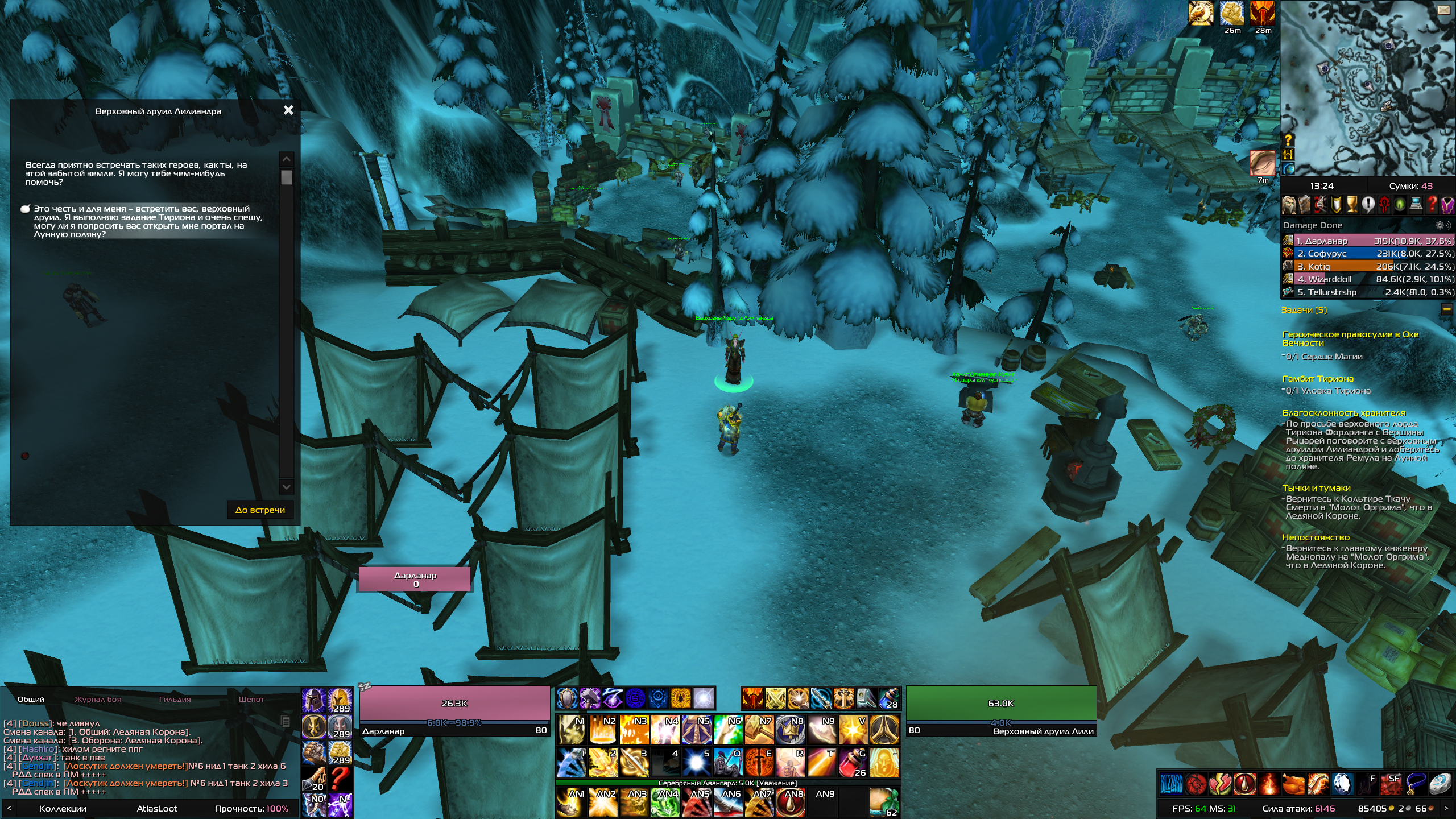
Task: Close the Верховный друид Лилиандра dialog window
Action: pos(288,110)
